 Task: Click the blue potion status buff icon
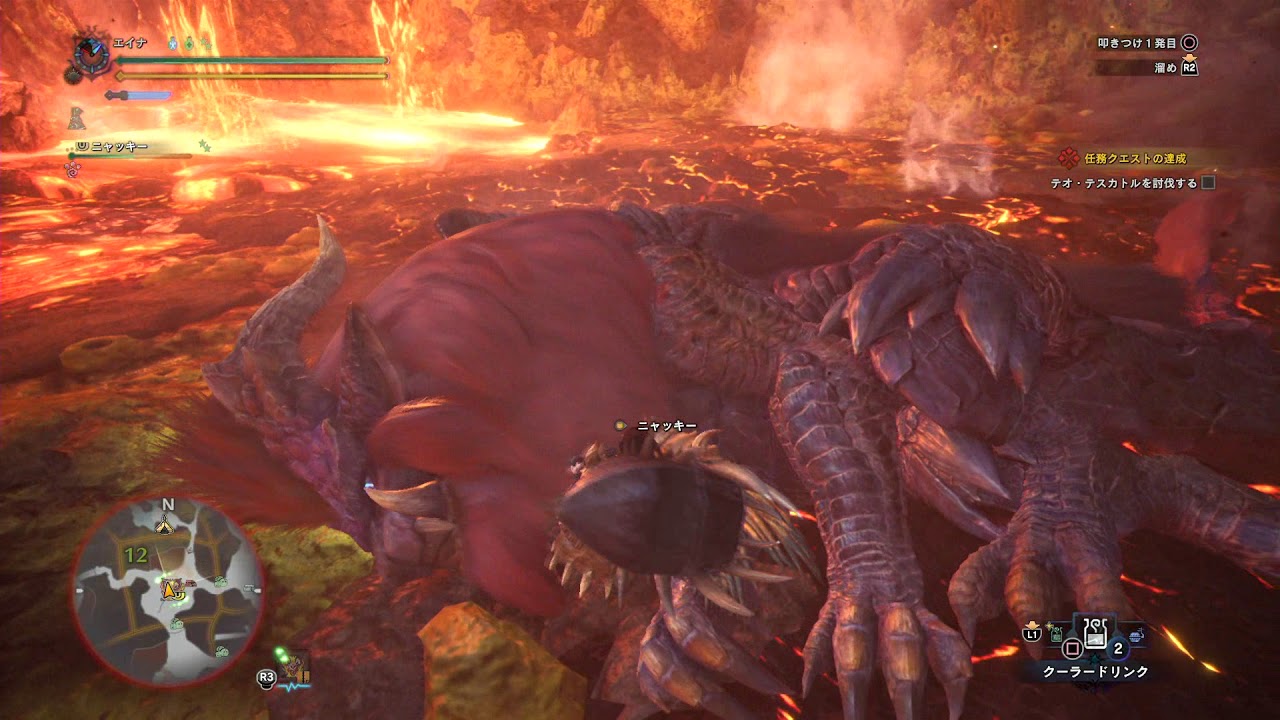[172, 44]
